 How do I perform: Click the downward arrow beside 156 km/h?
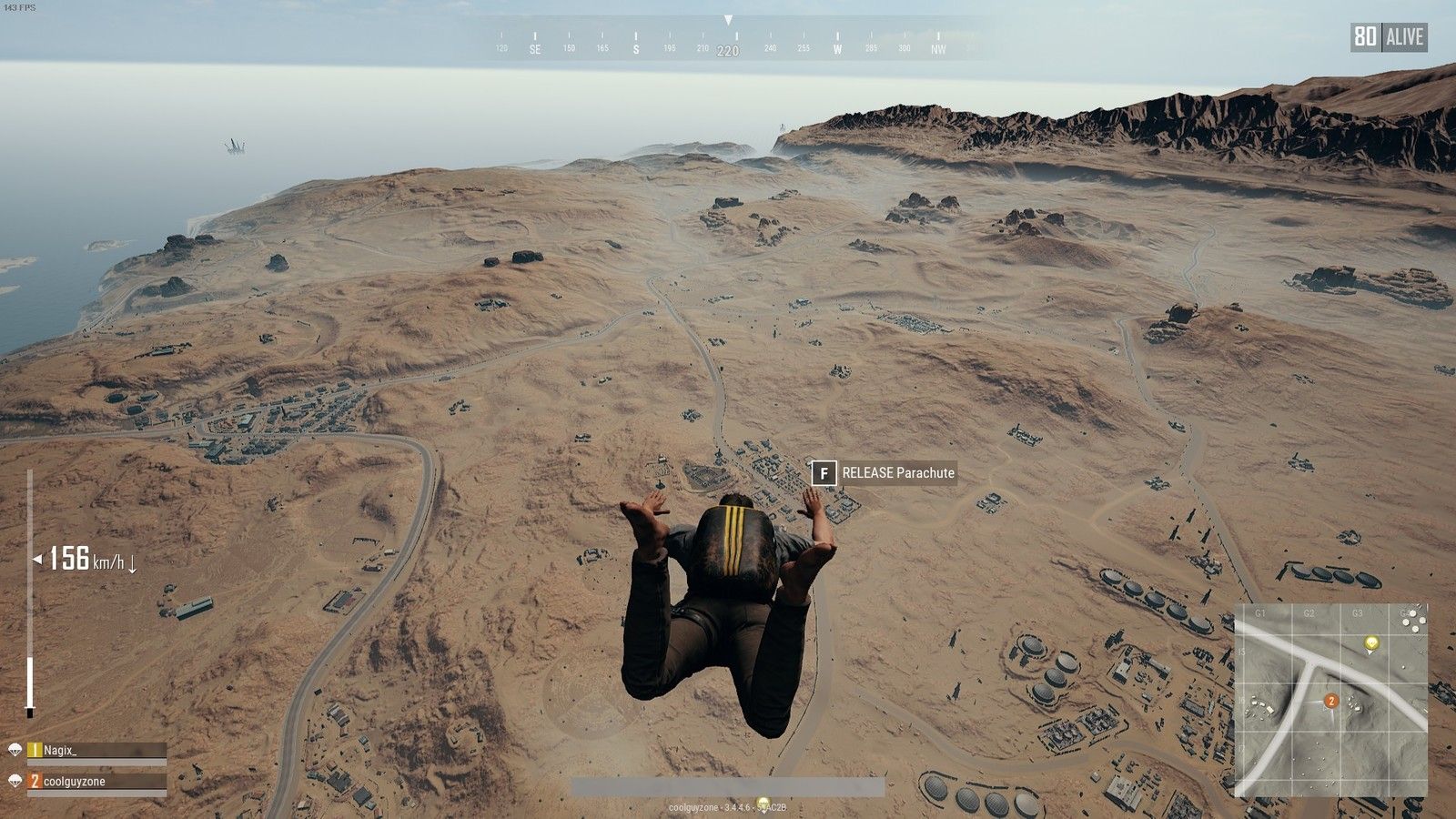pyautogui.click(x=132, y=563)
